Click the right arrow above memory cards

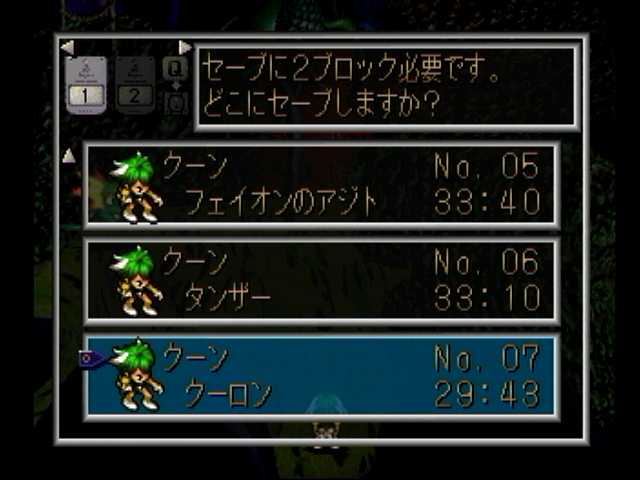tap(184, 47)
